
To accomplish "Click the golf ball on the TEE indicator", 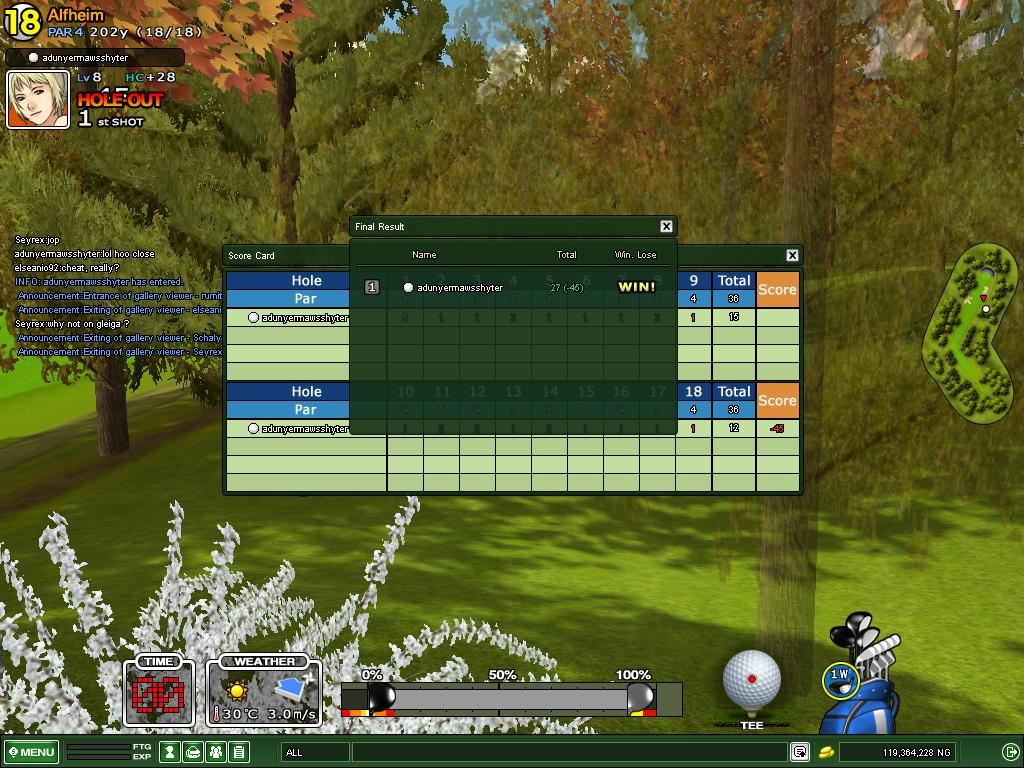I will [751, 680].
